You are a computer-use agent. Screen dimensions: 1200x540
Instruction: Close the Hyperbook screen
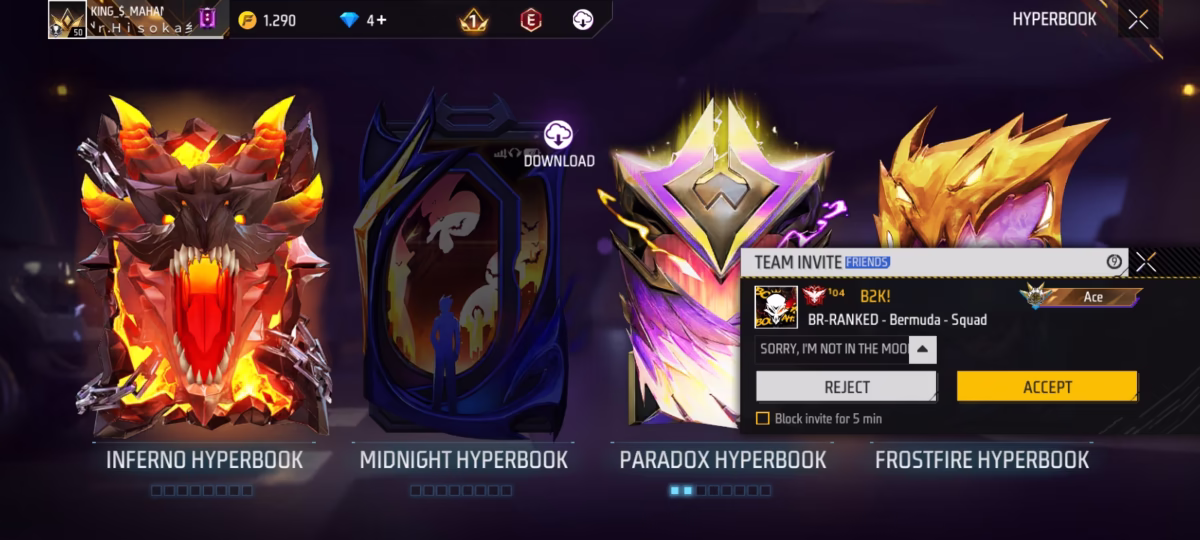point(1138,20)
